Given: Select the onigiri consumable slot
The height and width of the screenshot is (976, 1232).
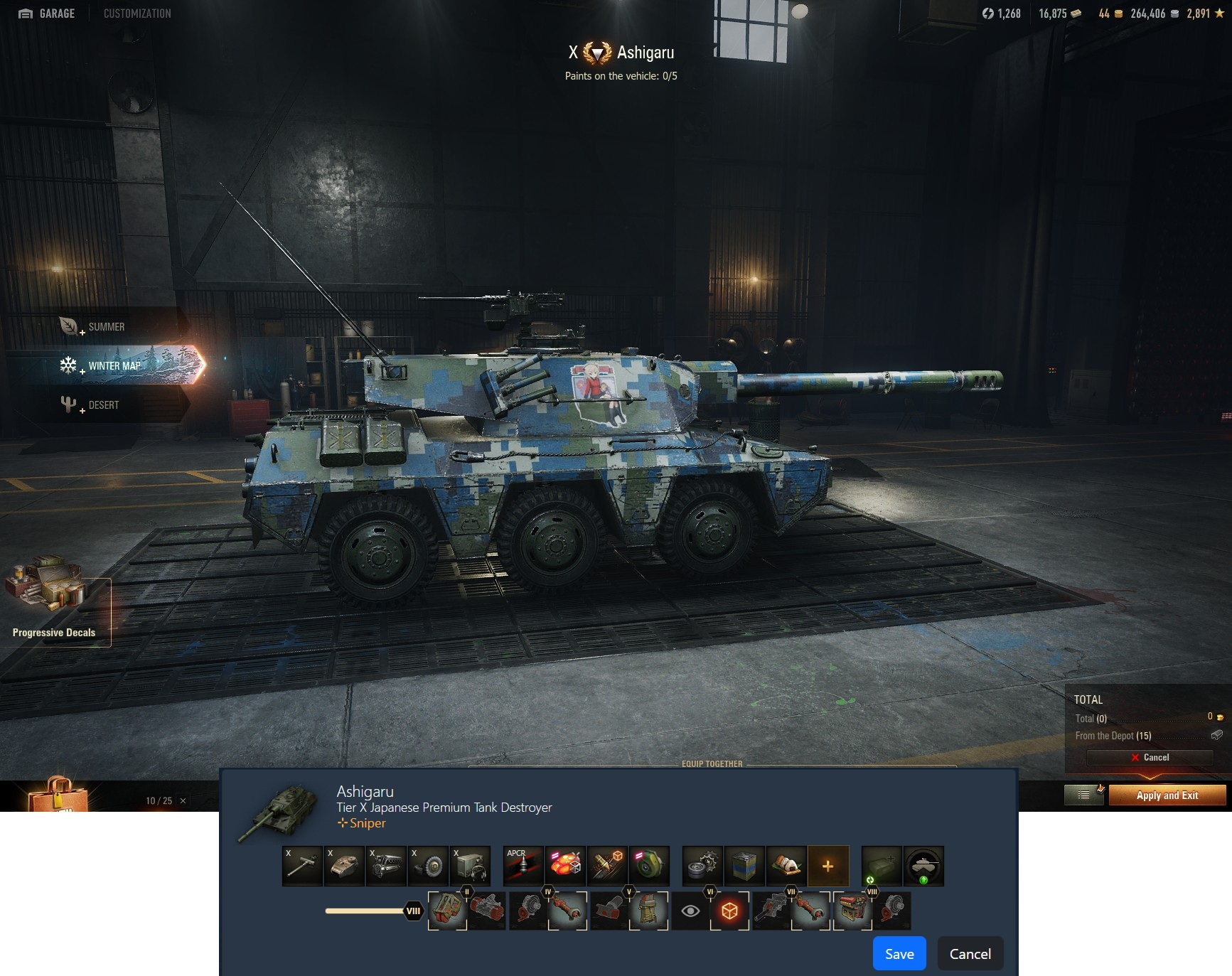Looking at the screenshot, I should tap(786, 866).
